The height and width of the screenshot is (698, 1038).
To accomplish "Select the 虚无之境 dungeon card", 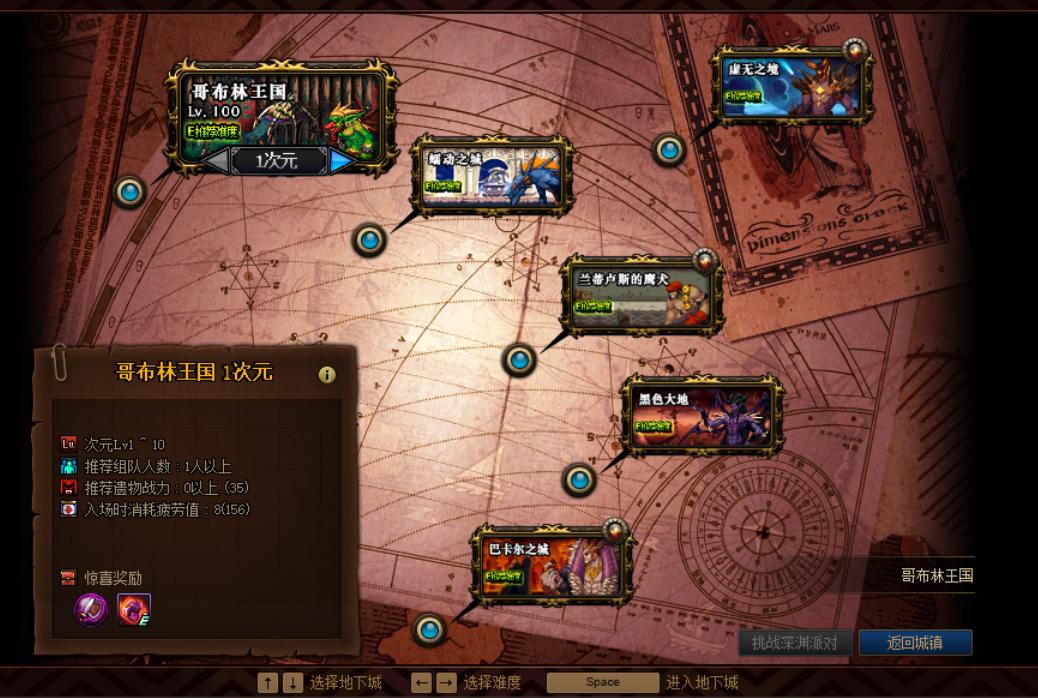I will pyautogui.click(x=789, y=88).
